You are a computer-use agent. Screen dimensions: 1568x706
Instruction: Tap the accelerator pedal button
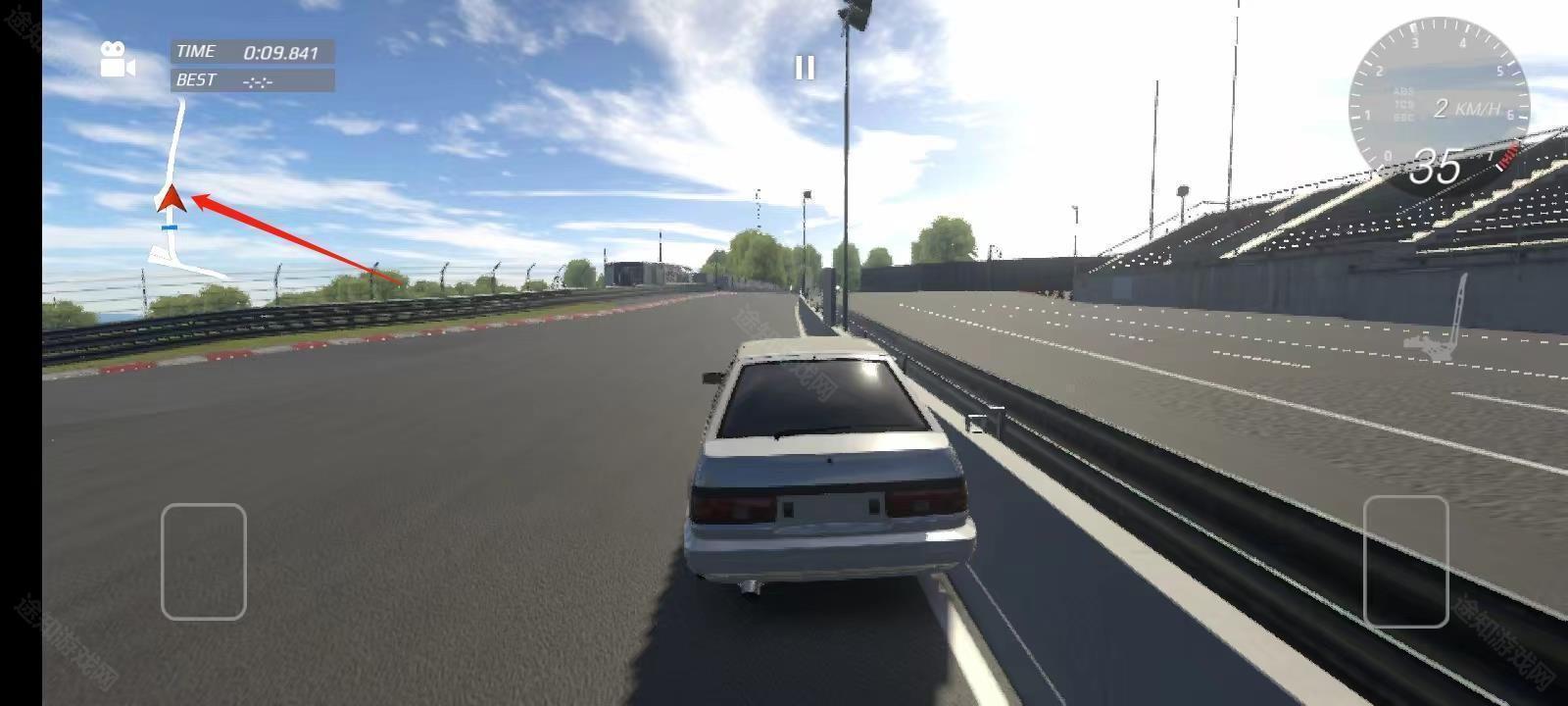(x=1405, y=561)
